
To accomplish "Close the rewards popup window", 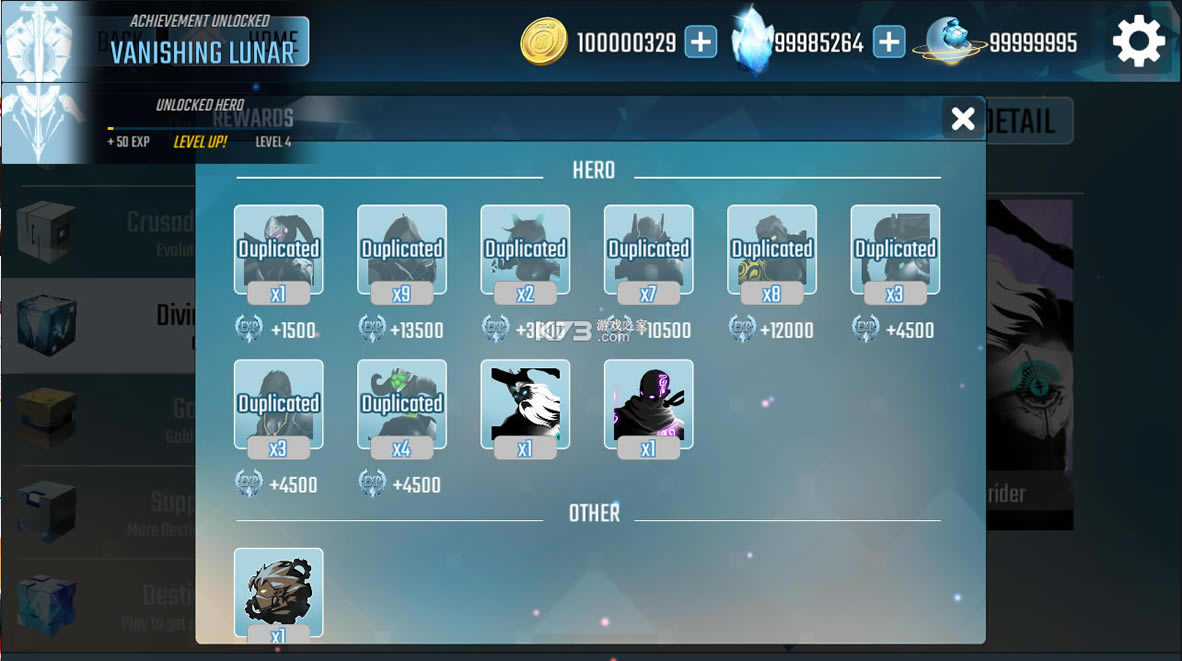I will click(x=963, y=119).
